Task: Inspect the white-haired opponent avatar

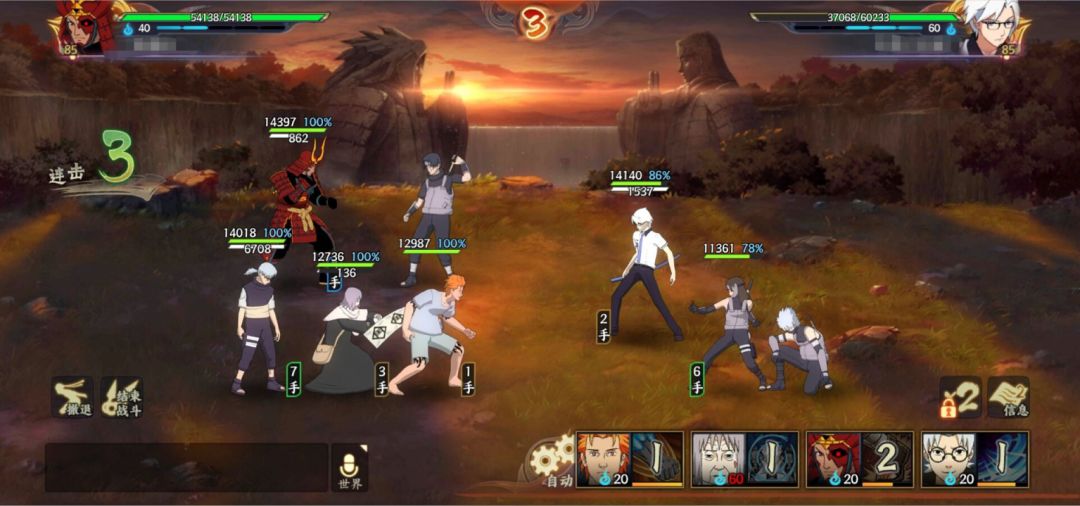Action: pos(989,28)
